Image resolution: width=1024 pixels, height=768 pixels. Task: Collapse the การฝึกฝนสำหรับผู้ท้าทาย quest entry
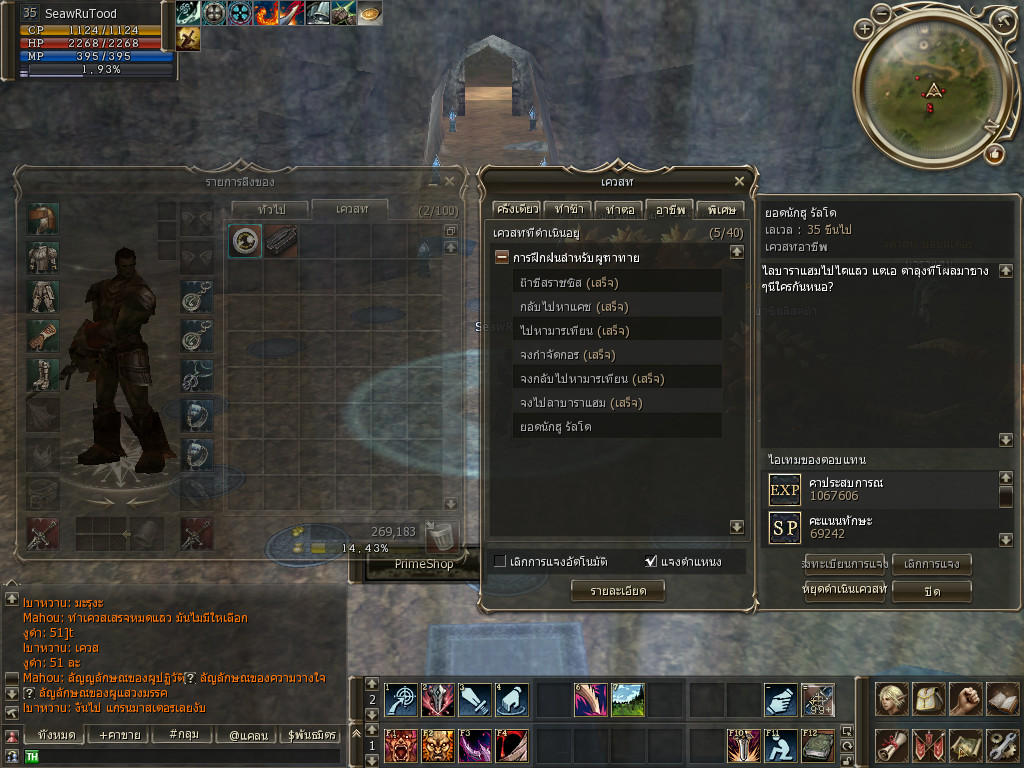coord(501,258)
